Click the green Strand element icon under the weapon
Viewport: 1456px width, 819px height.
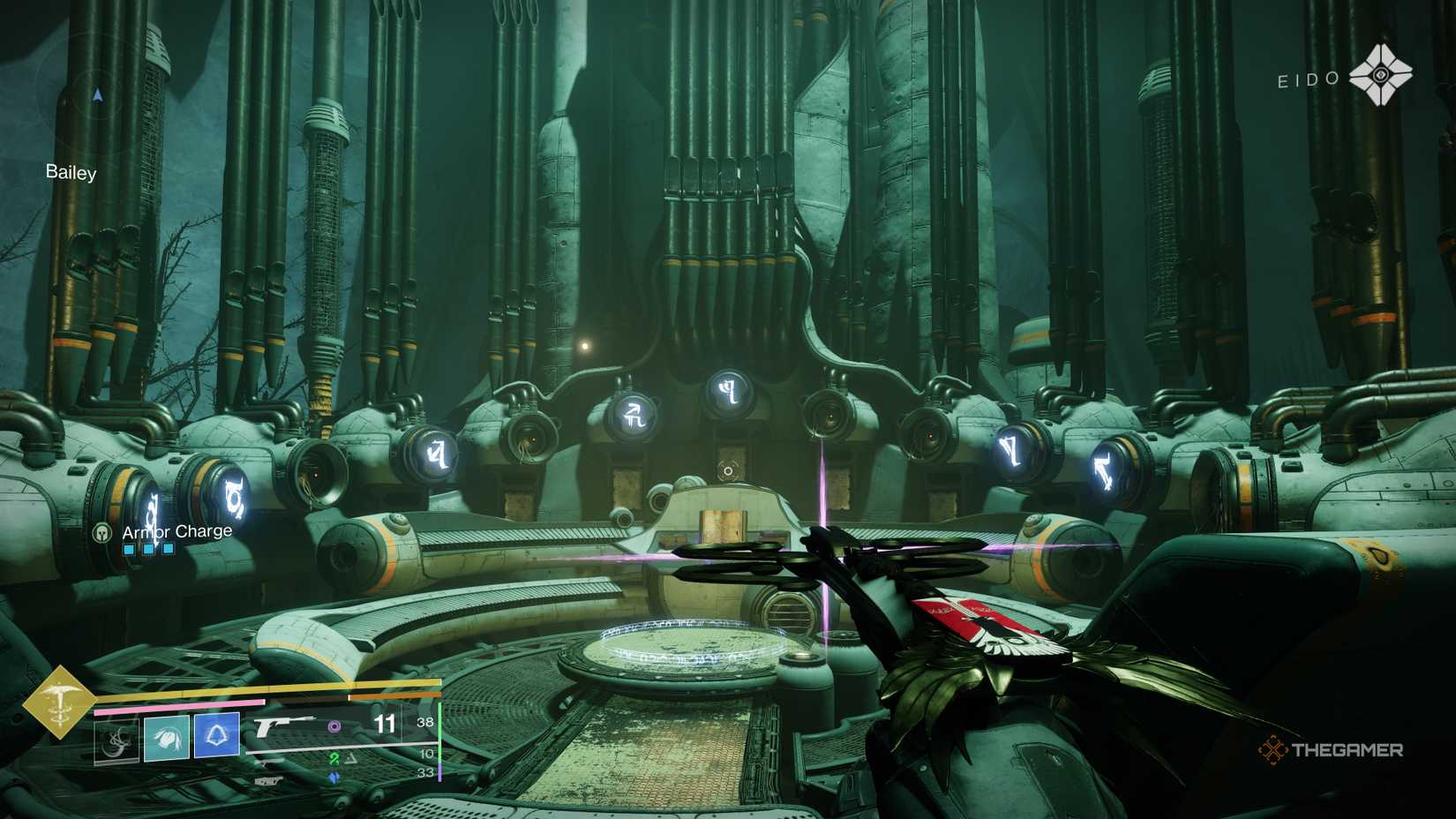pos(334,757)
